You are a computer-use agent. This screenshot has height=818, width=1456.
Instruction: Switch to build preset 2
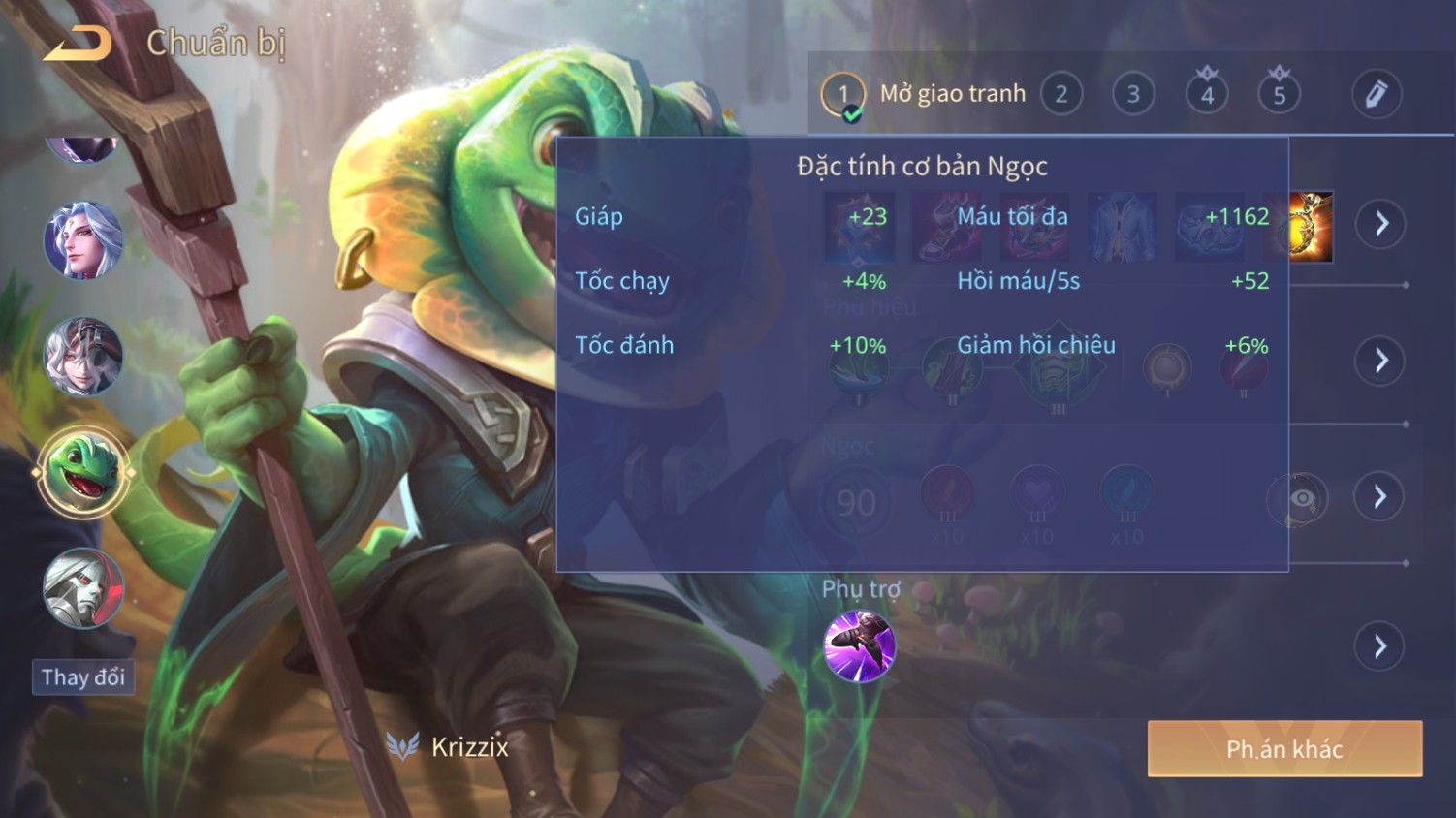coord(1060,94)
